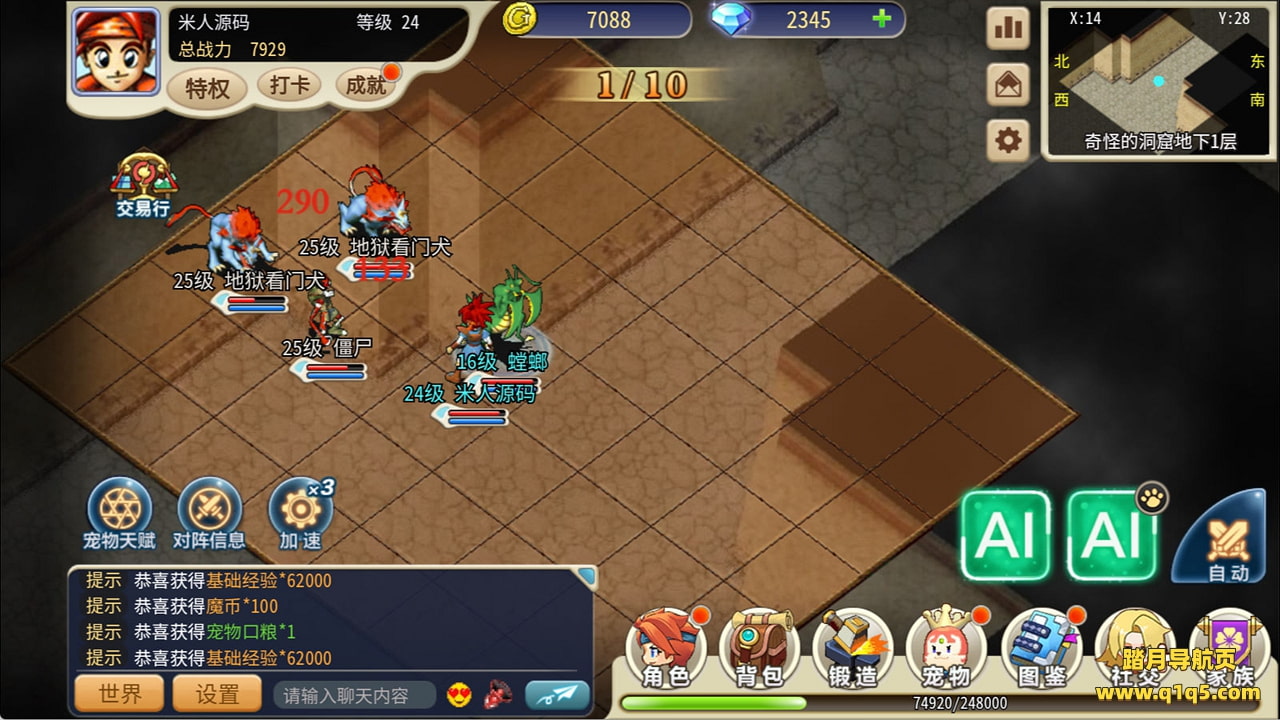Switch chat to 世界 channel
The width and height of the screenshot is (1280, 720).
point(120,693)
